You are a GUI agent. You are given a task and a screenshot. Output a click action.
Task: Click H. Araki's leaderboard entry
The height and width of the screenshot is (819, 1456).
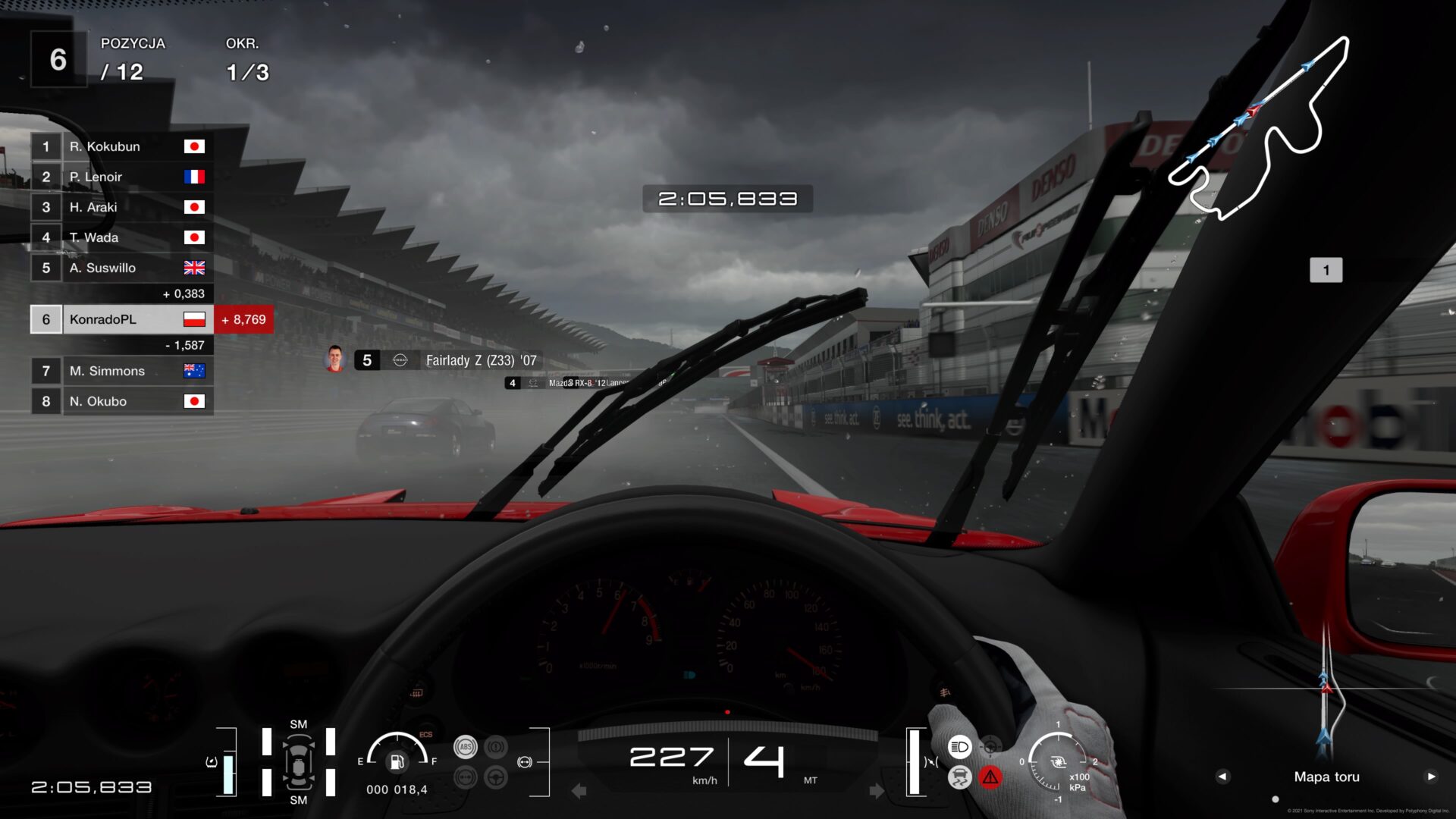pos(121,207)
